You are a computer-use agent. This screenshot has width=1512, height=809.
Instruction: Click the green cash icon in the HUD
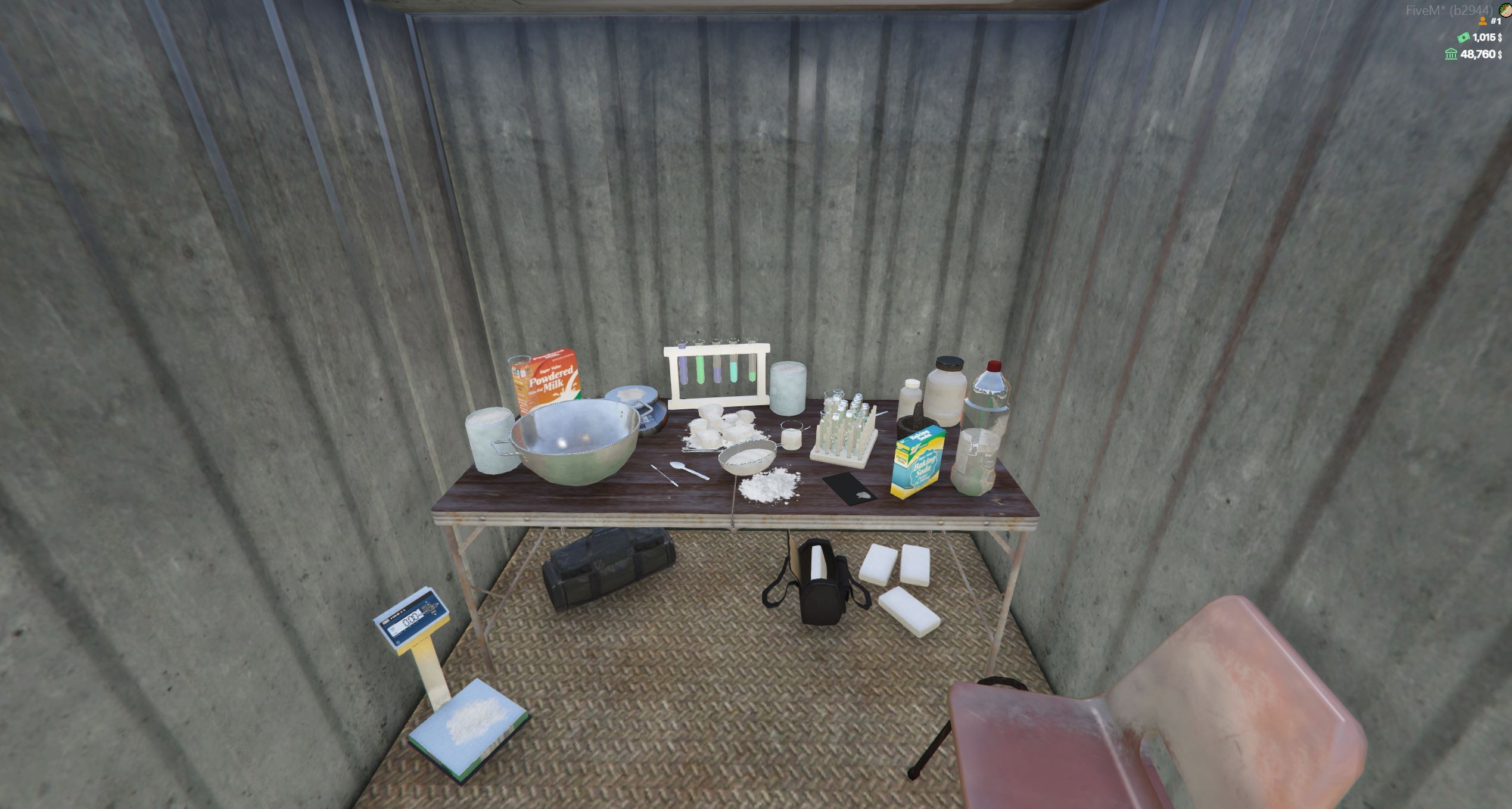[x=1463, y=39]
